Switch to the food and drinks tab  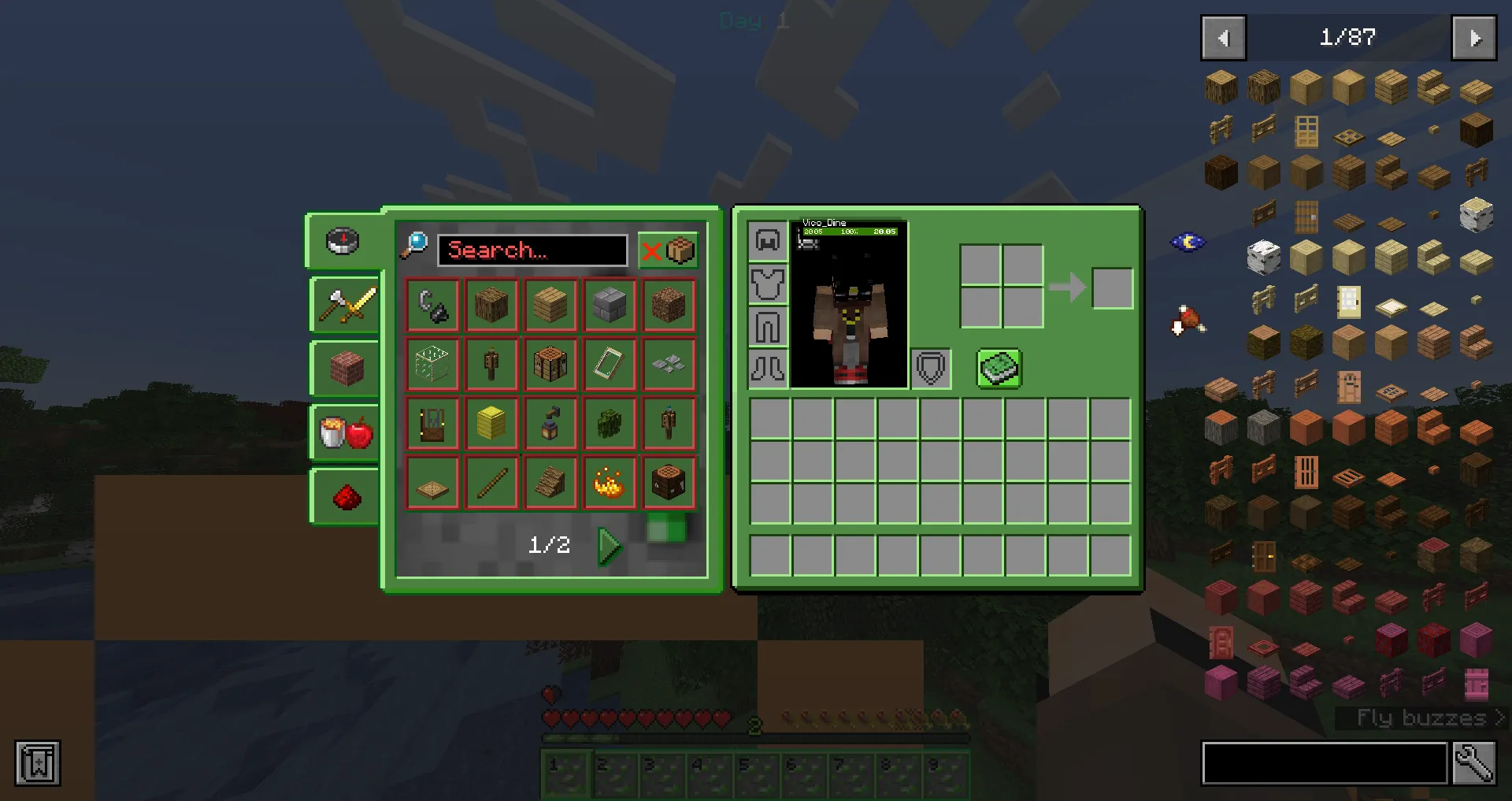click(x=343, y=432)
